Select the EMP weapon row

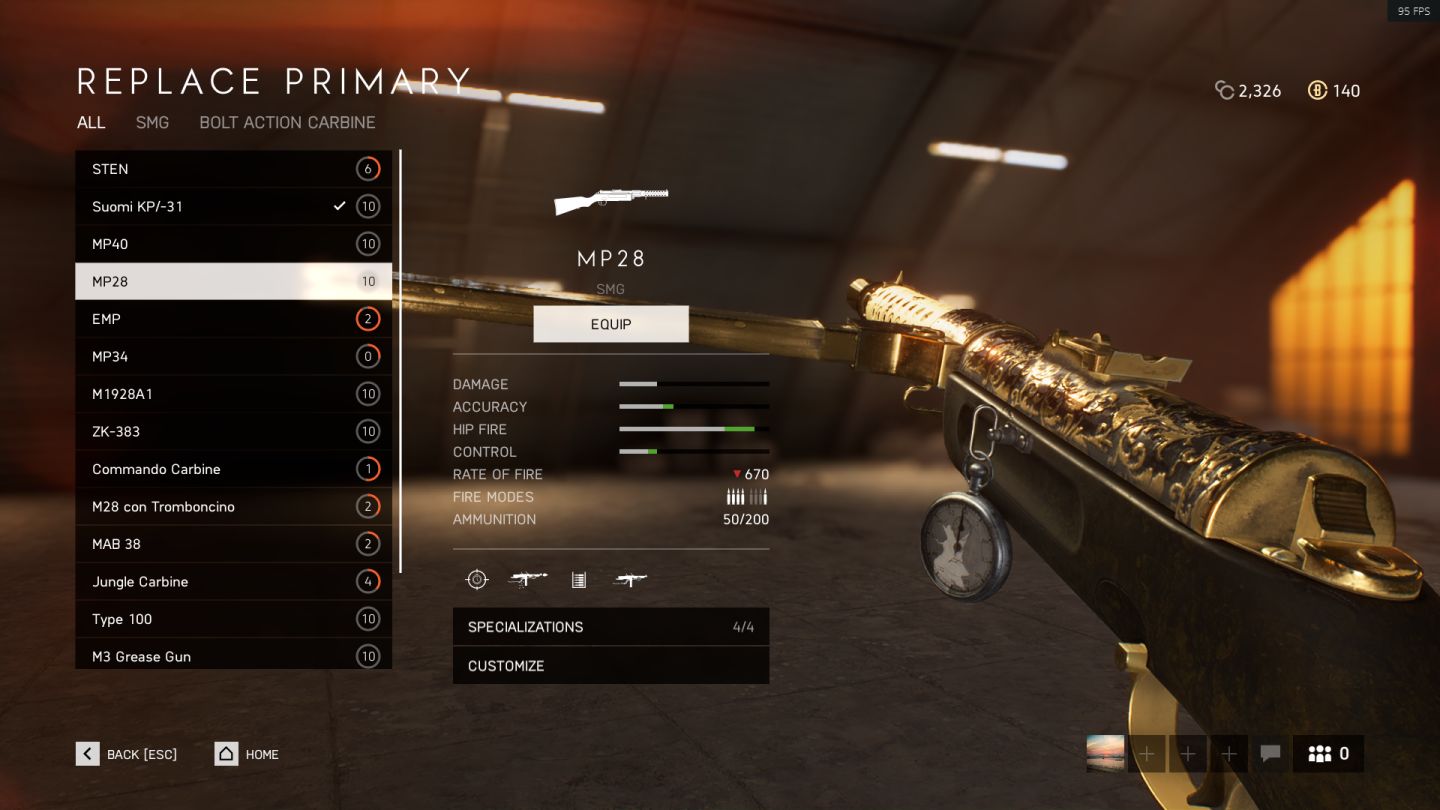[x=233, y=319]
